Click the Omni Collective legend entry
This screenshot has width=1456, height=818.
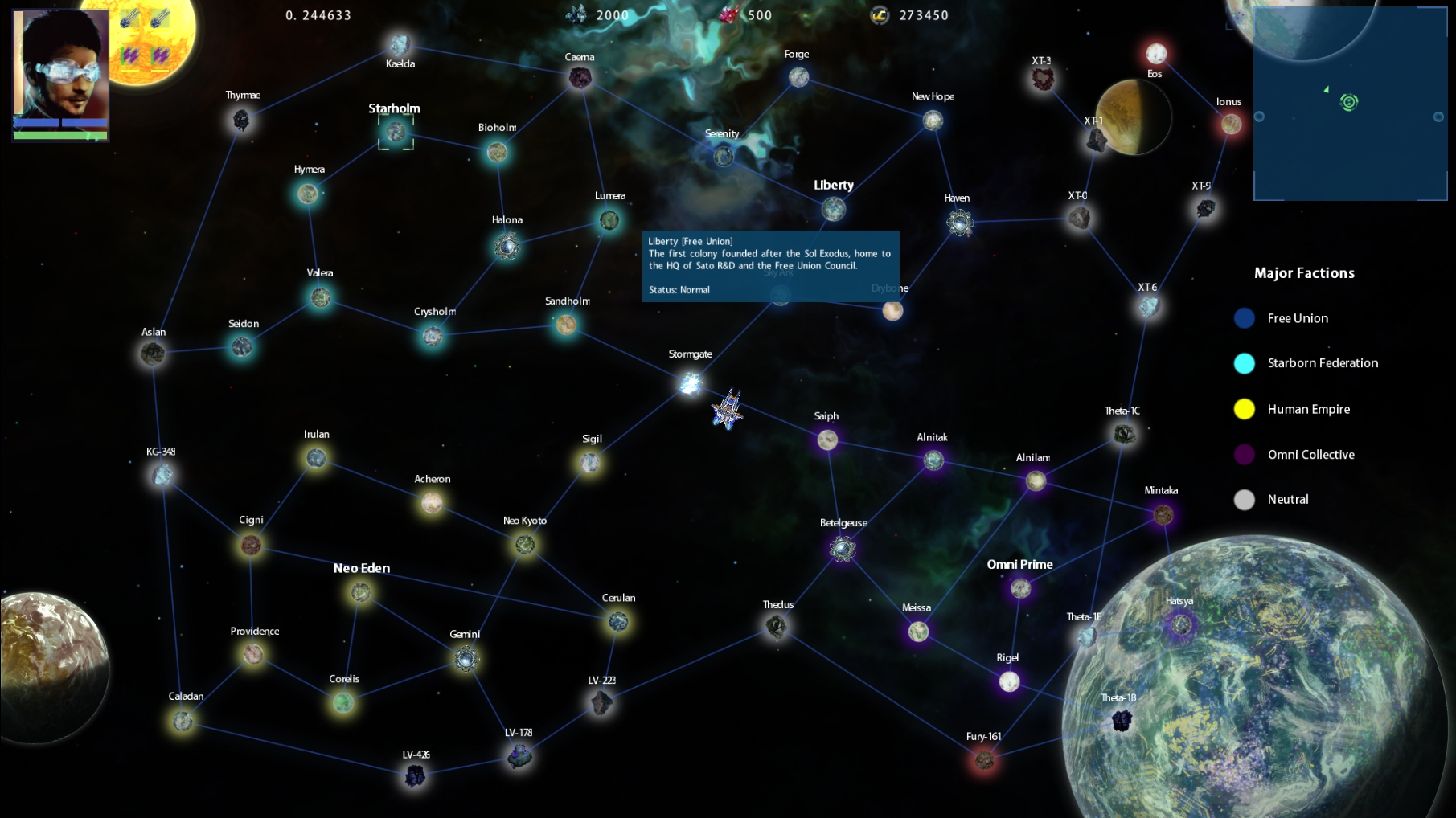pos(1310,455)
